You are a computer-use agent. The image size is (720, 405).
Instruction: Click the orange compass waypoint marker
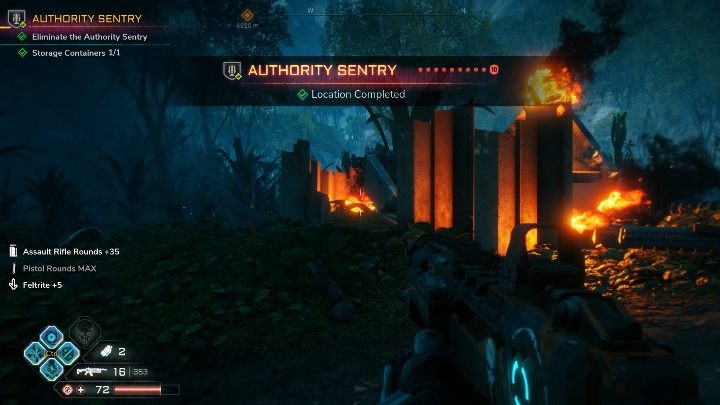(247, 15)
